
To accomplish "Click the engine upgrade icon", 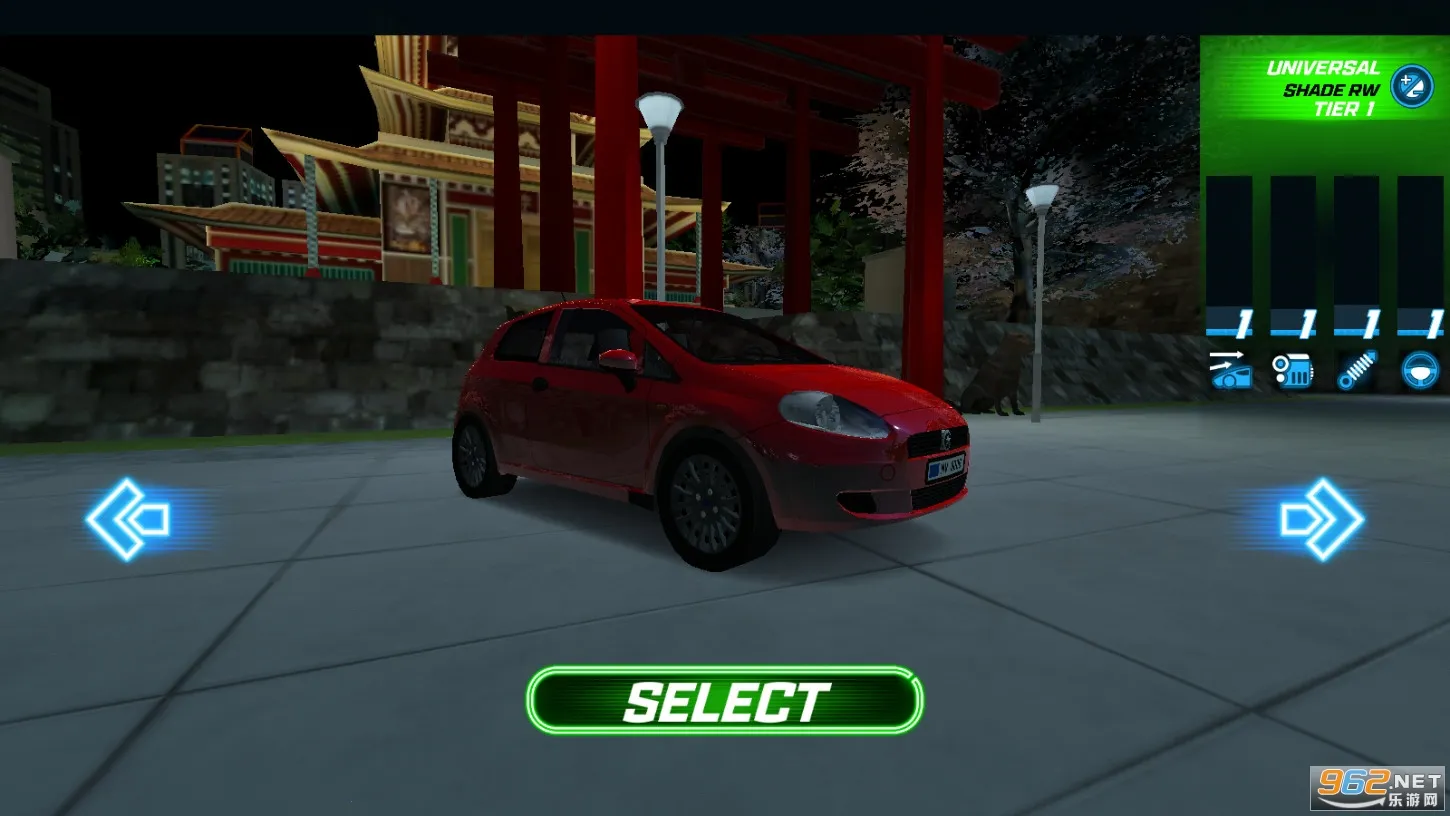I will (1295, 372).
